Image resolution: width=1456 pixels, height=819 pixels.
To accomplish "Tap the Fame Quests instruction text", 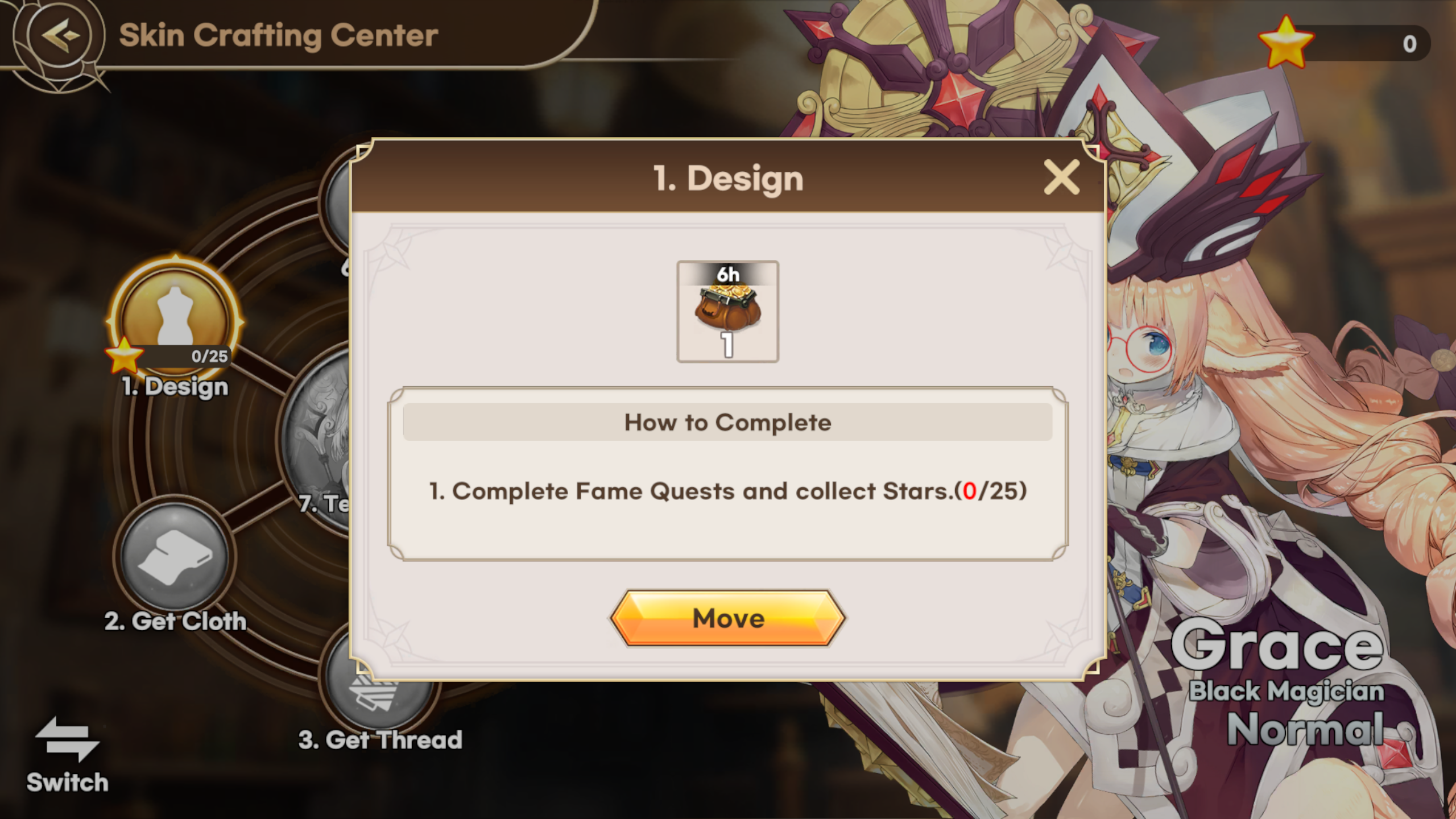I will [x=728, y=491].
